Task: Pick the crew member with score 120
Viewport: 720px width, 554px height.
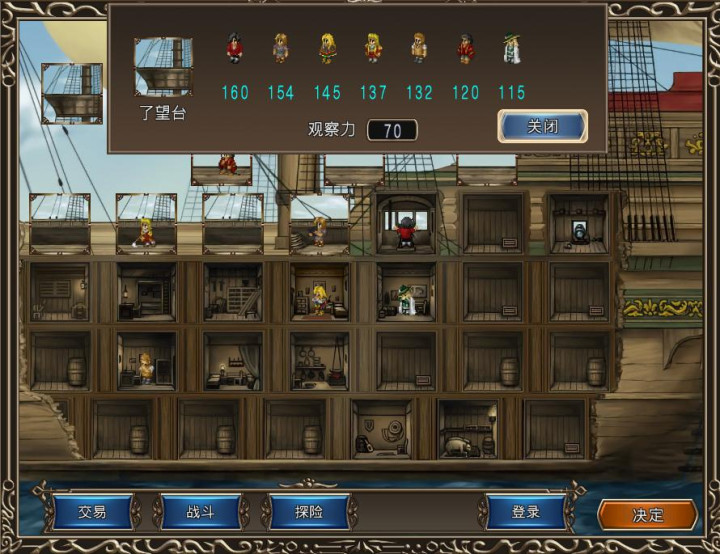Action: pyautogui.click(x=465, y=49)
